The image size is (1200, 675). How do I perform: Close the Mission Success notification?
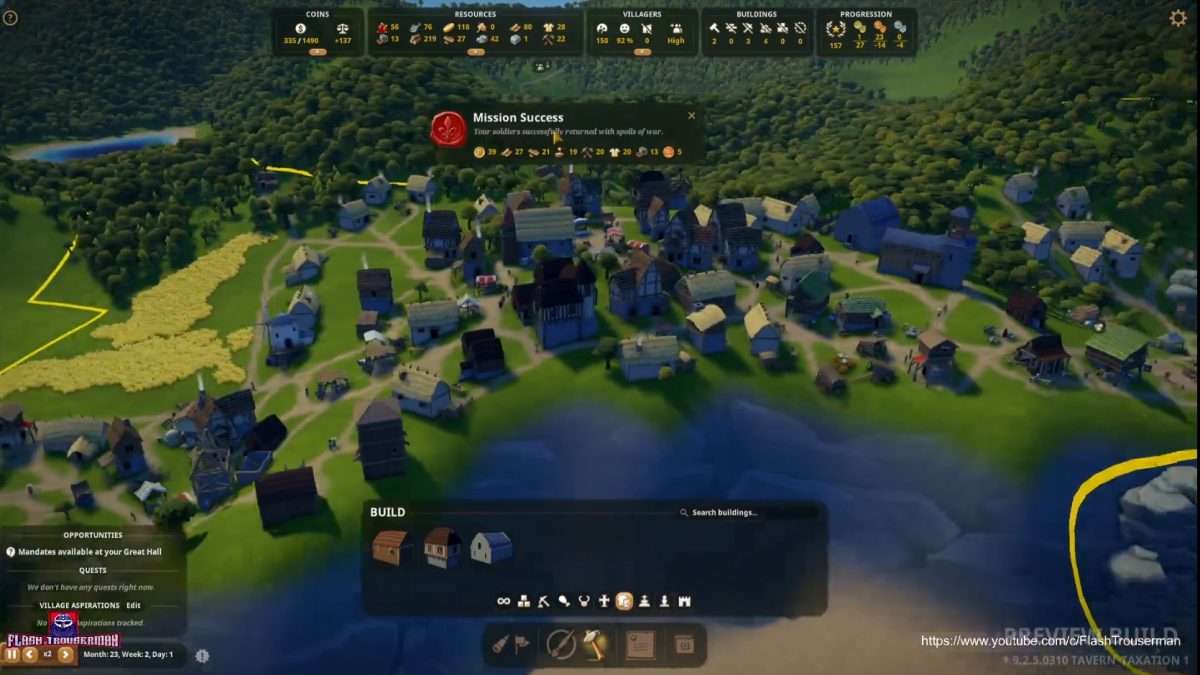[691, 116]
